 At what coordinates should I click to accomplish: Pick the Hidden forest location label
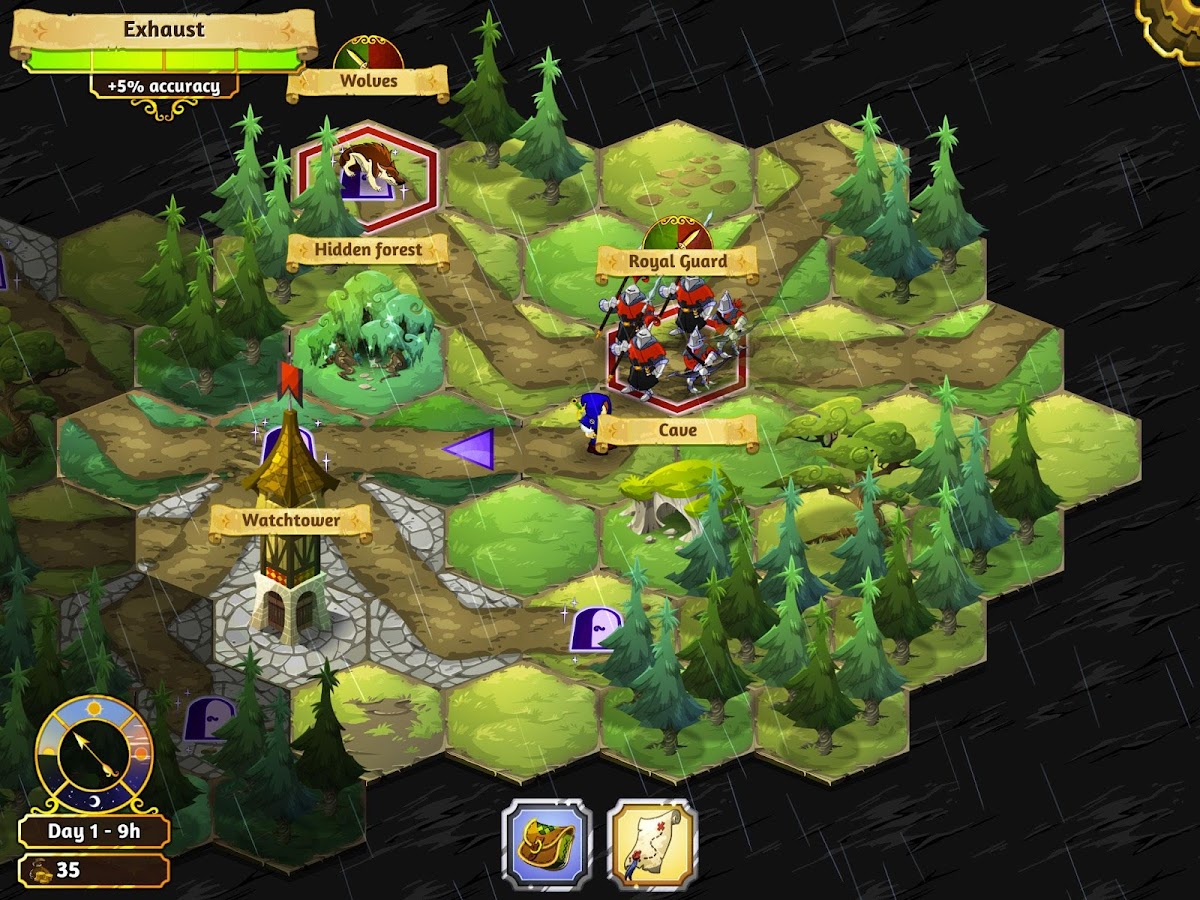(368, 250)
